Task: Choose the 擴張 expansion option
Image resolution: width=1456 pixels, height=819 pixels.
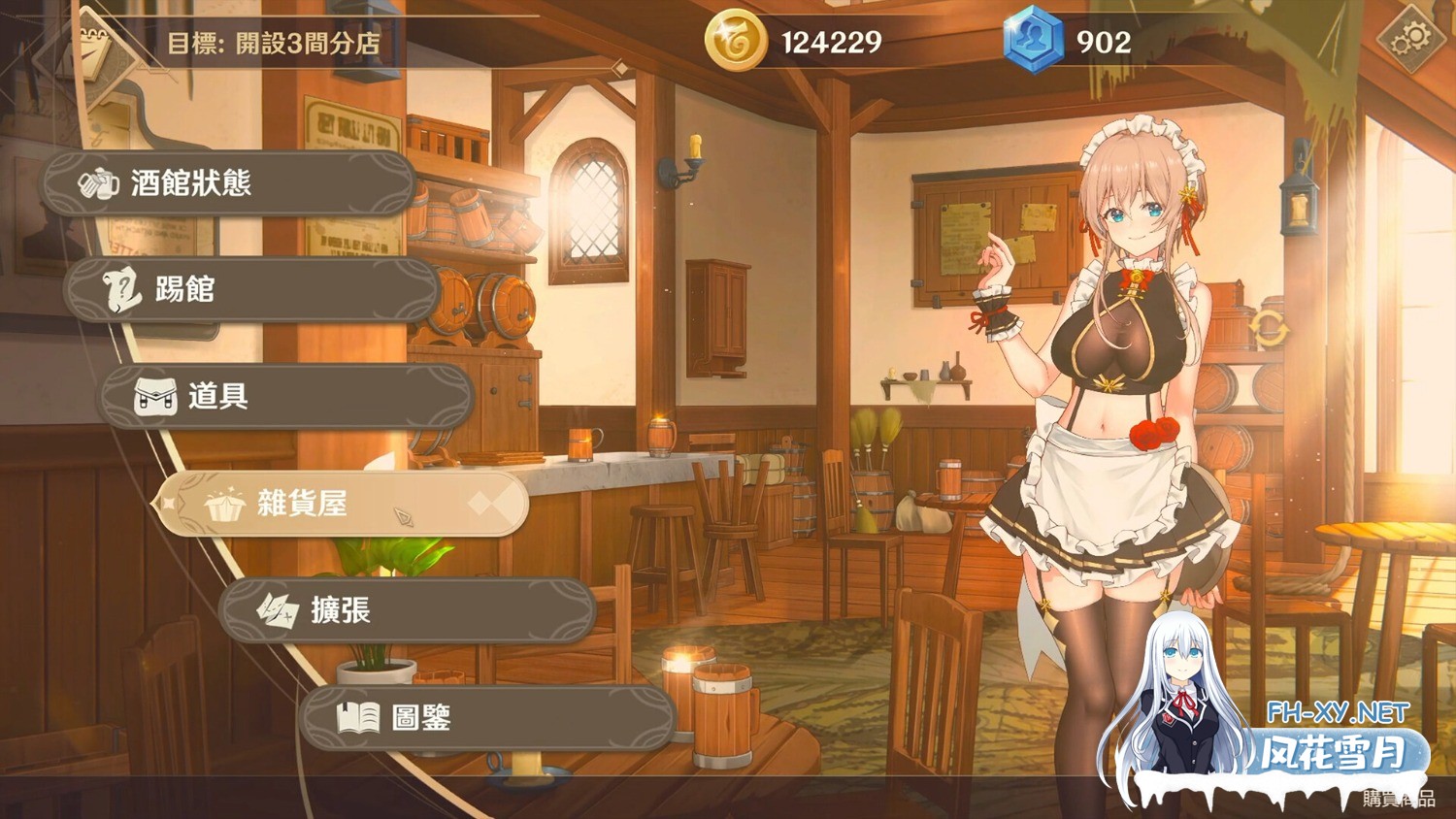Action: 408,610
